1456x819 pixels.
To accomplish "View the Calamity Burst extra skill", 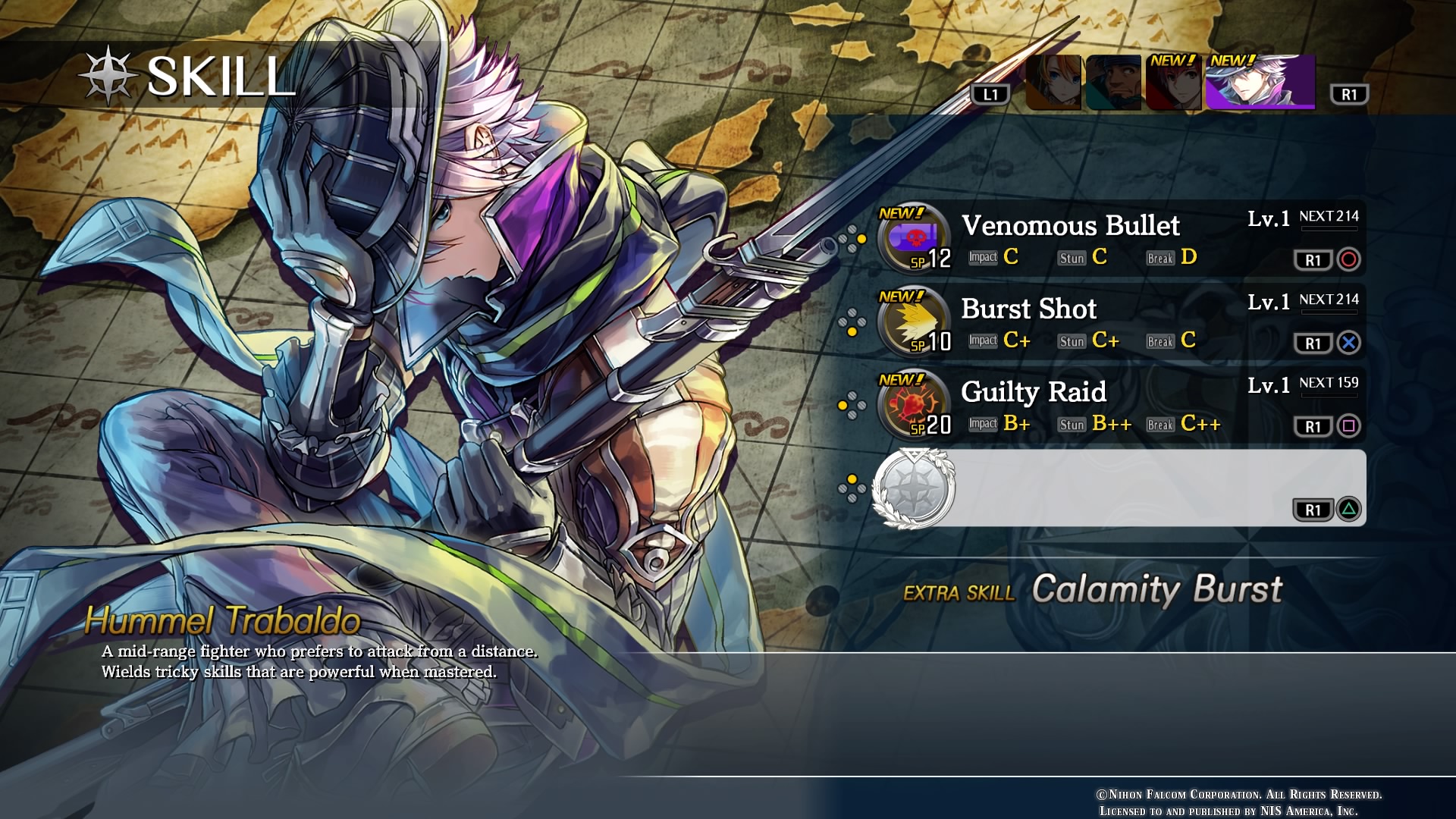I will [x=1156, y=589].
